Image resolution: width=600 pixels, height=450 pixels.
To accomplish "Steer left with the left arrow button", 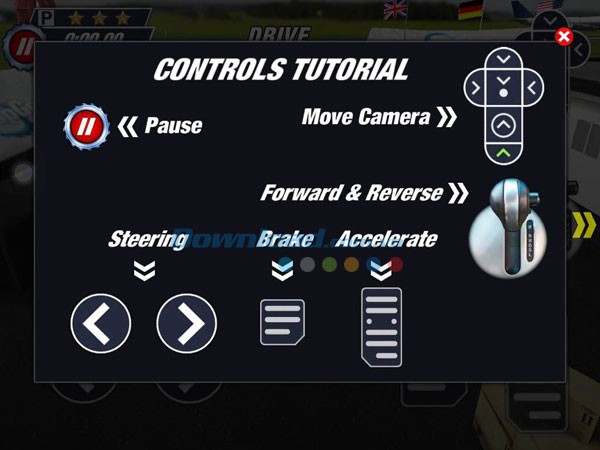I will click(x=100, y=323).
